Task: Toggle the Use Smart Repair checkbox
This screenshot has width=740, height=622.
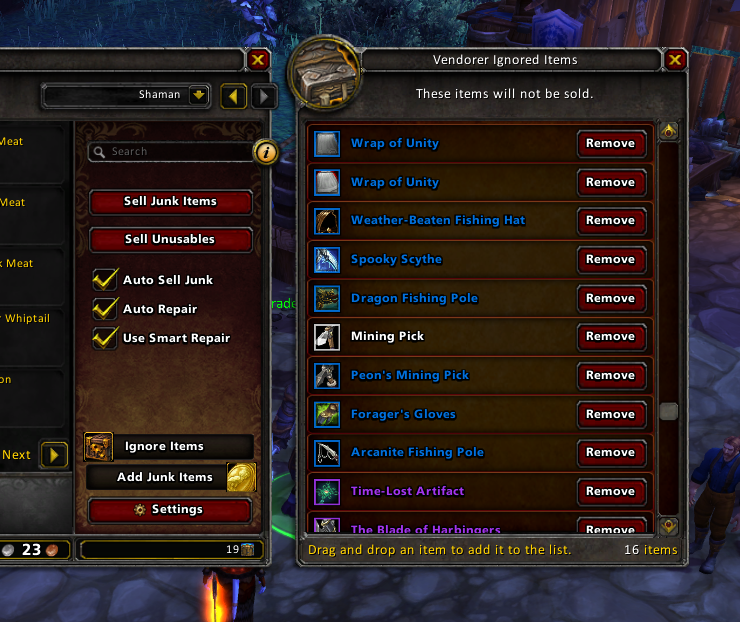Action: click(x=105, y=338)
